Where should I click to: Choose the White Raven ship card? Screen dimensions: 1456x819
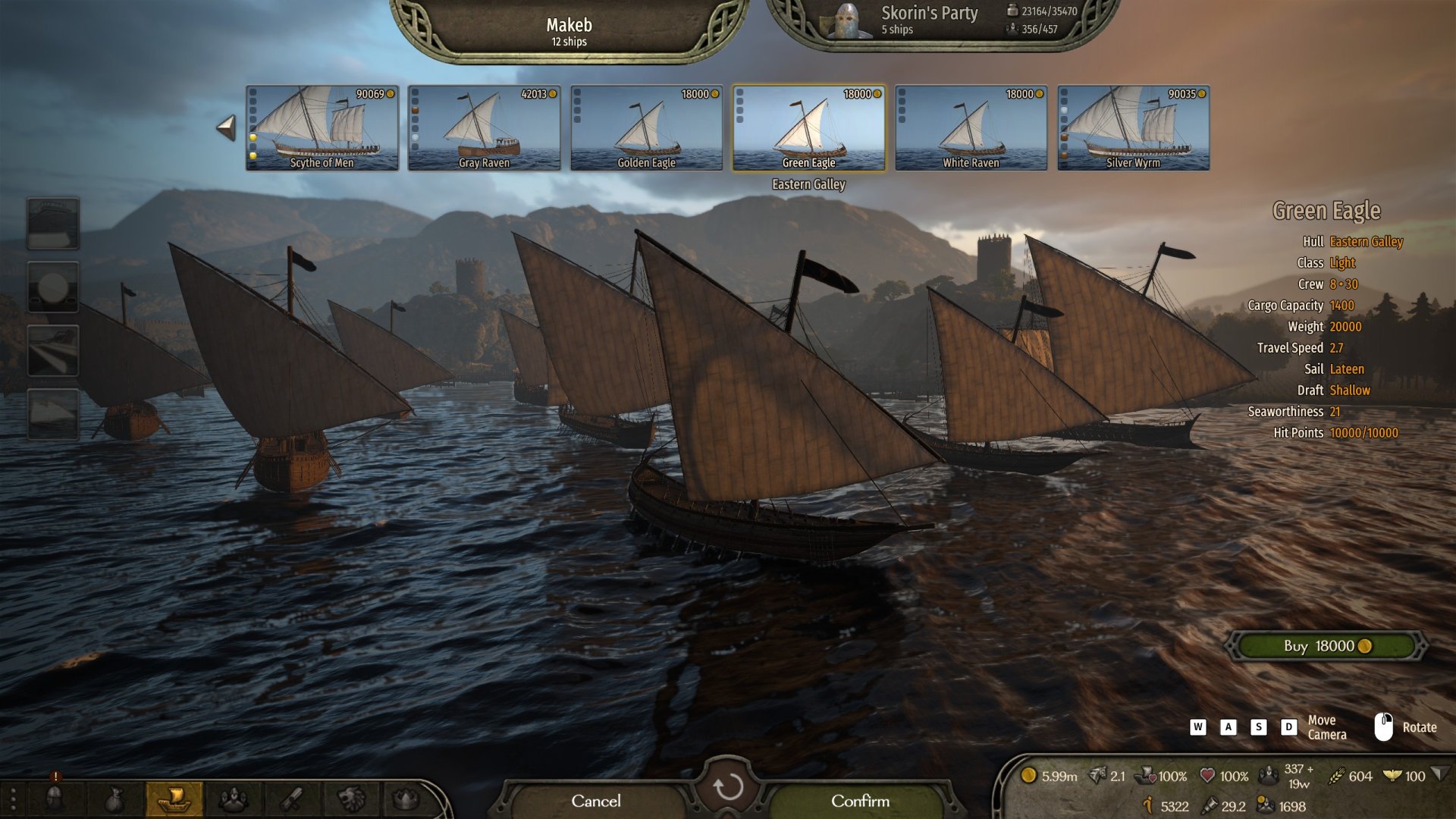(971, 127)
